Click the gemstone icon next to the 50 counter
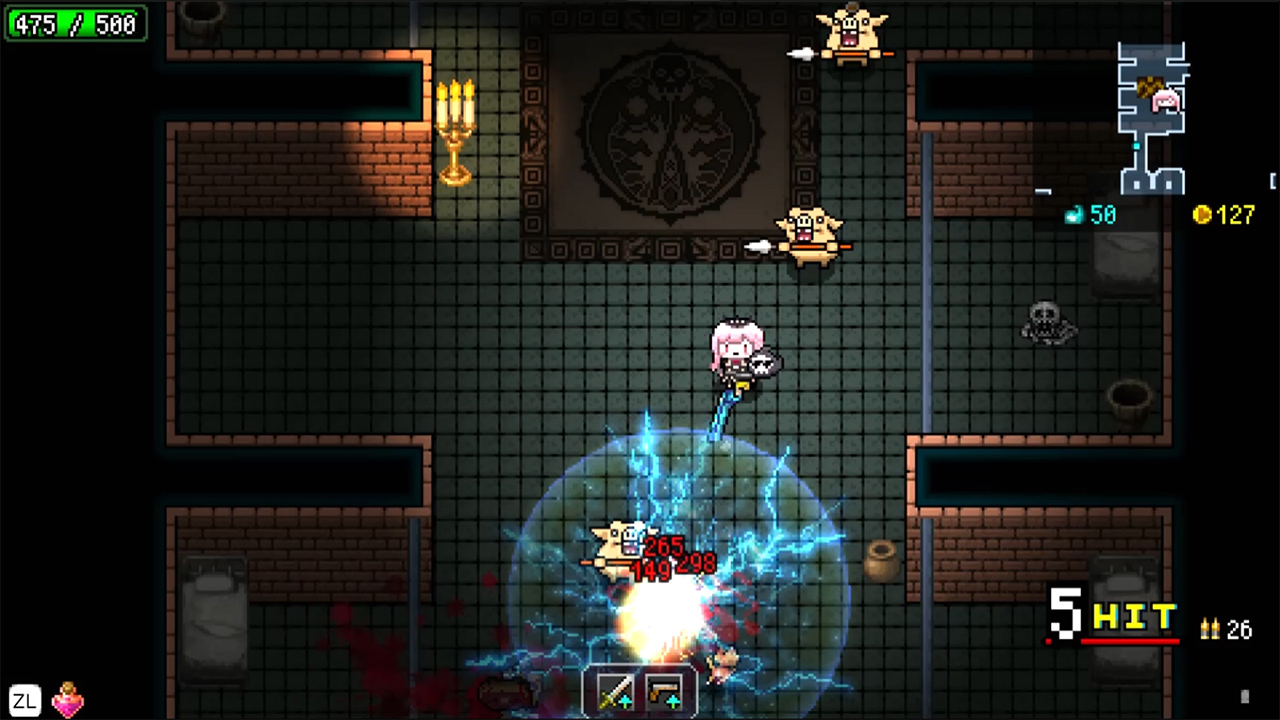The width and height of the screenshot is (1280, 720). pos(1074,215)
